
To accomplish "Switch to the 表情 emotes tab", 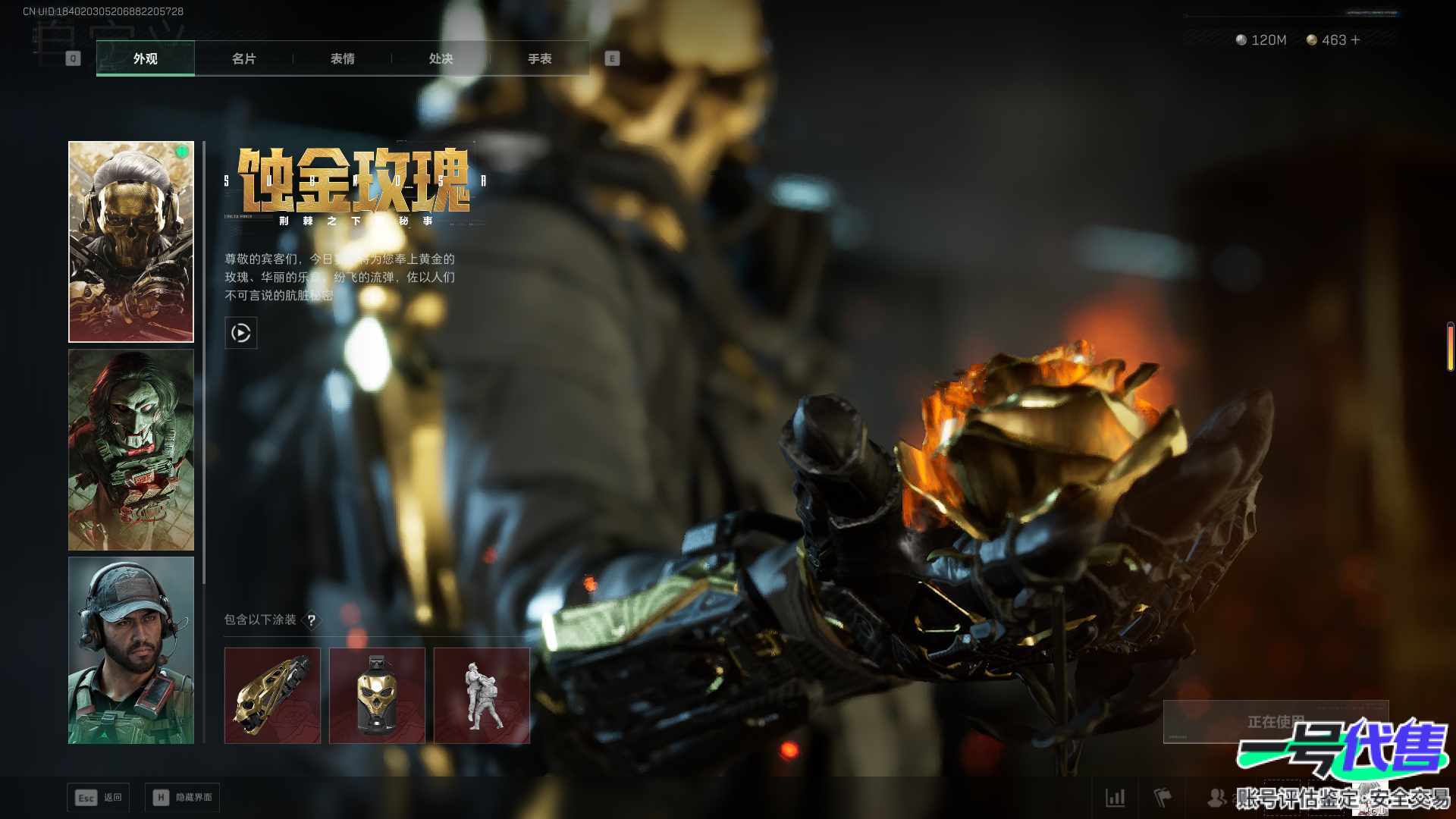I will tap(342, 58).
